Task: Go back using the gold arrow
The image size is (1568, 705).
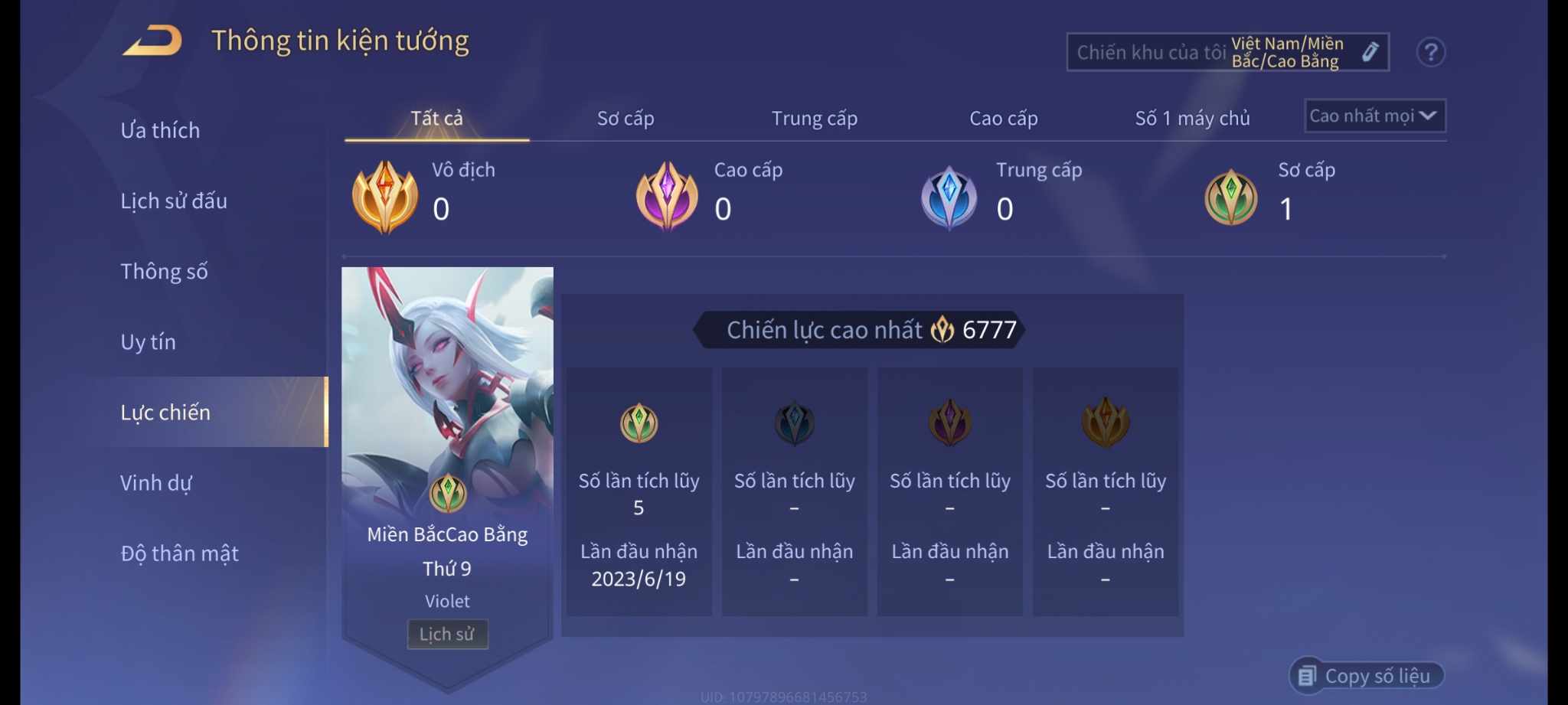Action: pos(152,41)
